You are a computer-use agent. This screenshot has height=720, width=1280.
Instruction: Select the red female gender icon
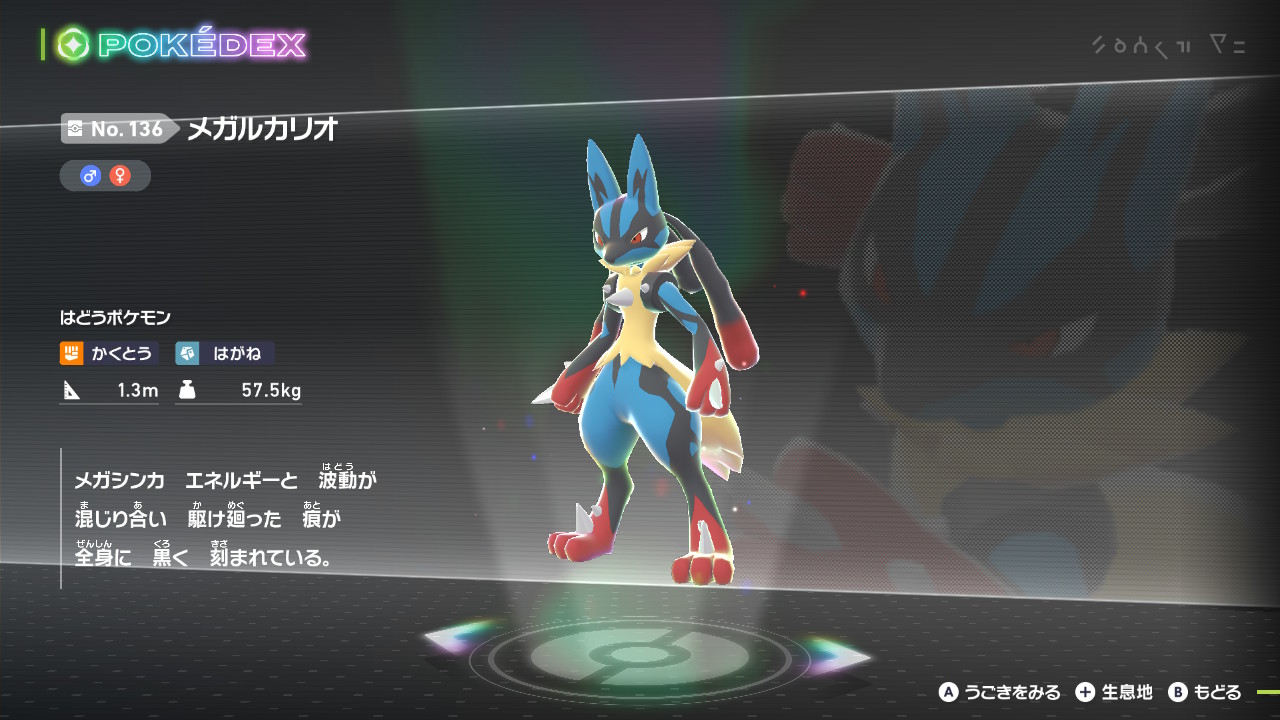[120, 176]
